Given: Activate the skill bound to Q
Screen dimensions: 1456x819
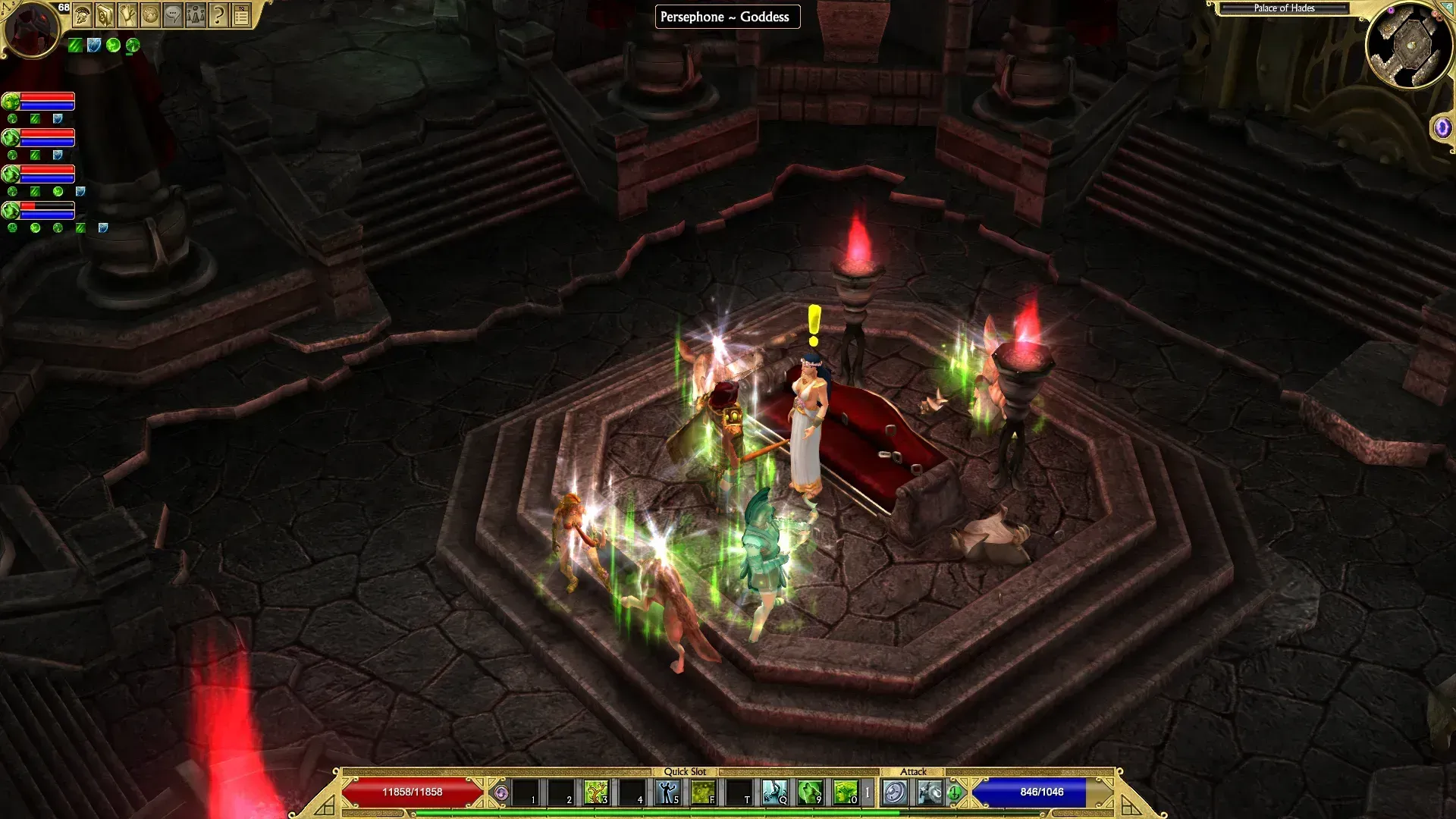Looking at the screenshot, I should click(x=774, y=792).
